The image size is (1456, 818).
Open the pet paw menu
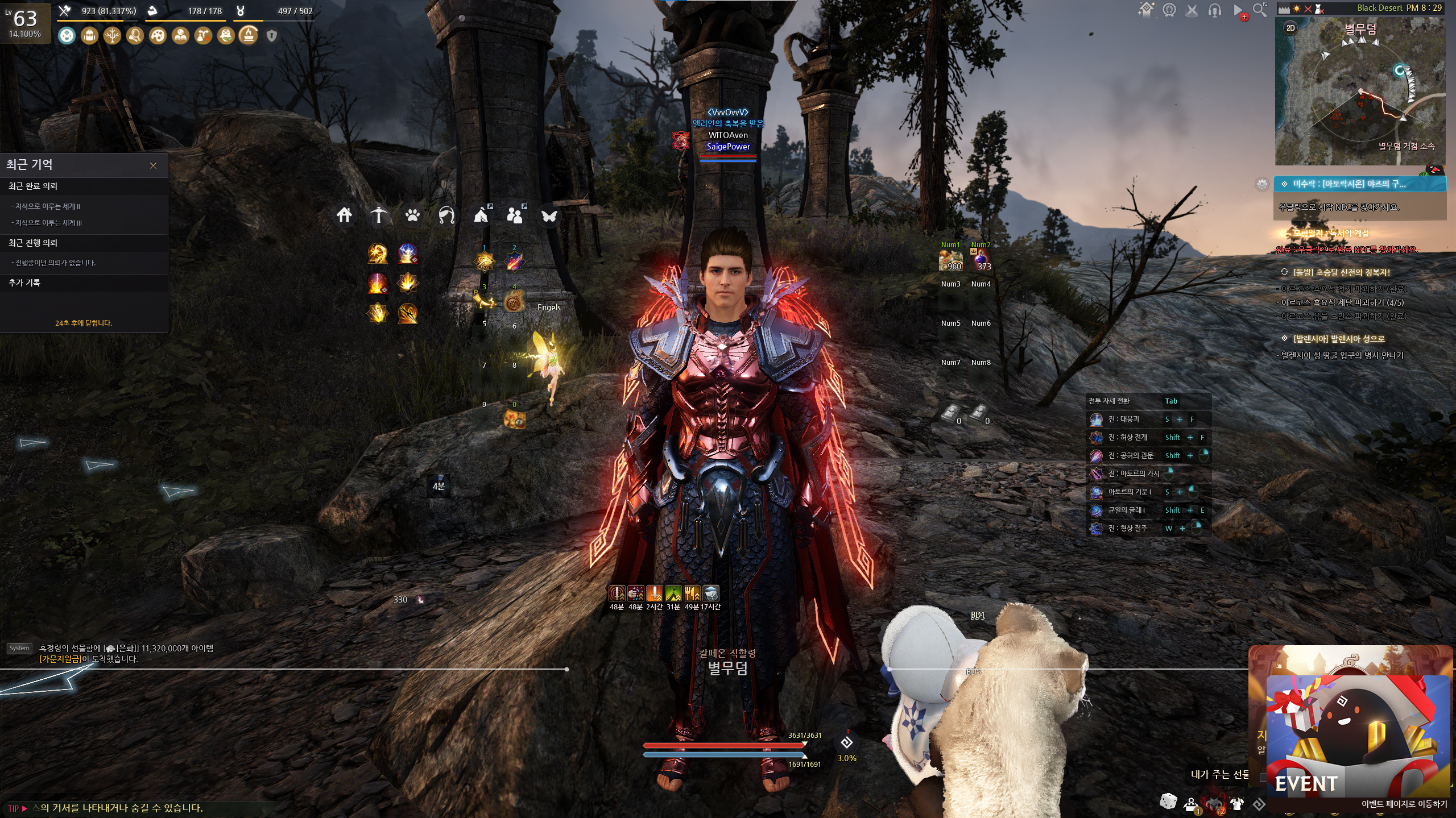click(412, 215)
